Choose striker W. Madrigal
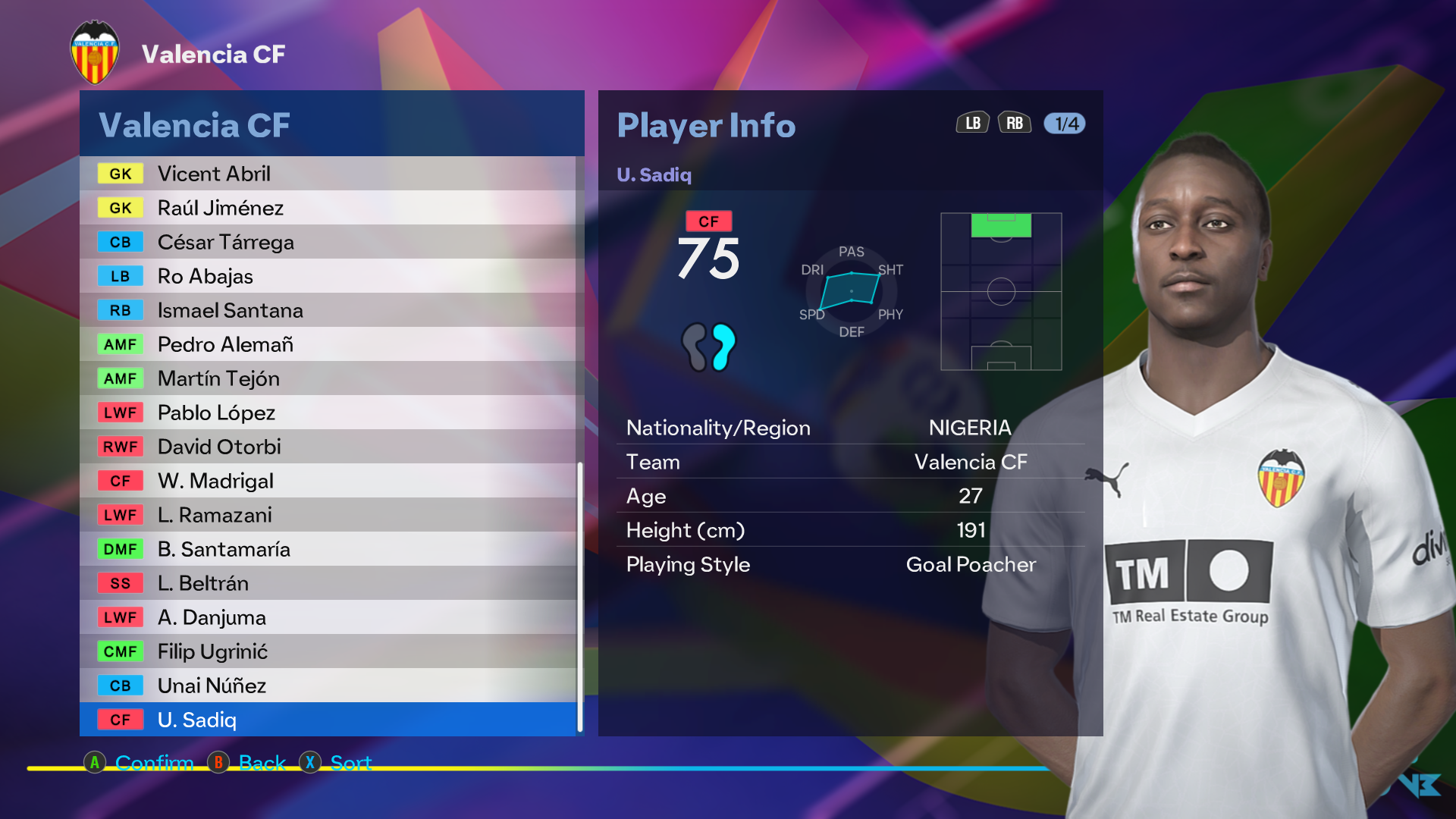The height and width of the screenshot is (819, 1456). (328, 481)
